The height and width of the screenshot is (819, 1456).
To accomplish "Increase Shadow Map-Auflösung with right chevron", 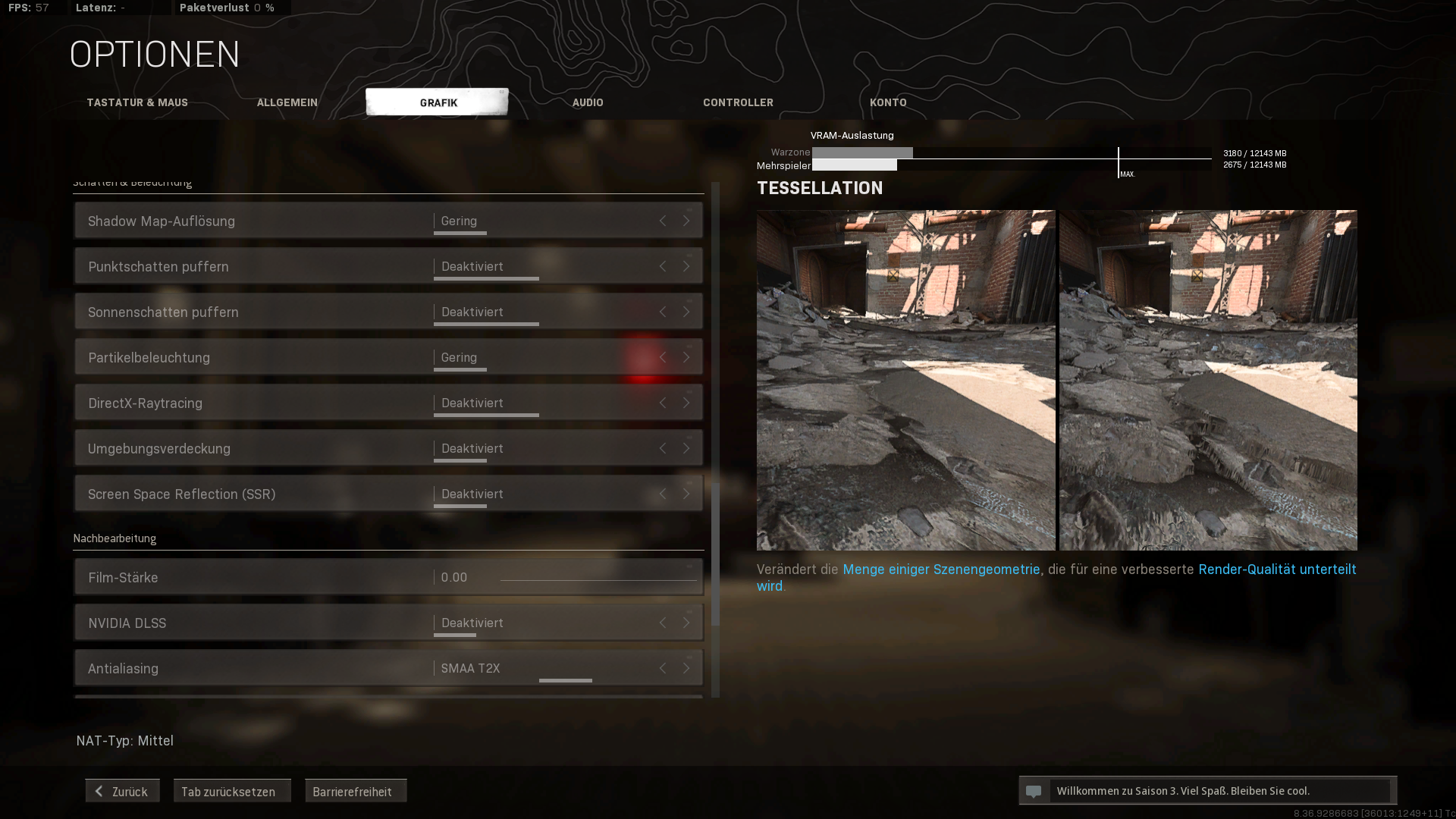I will [686, 221].
